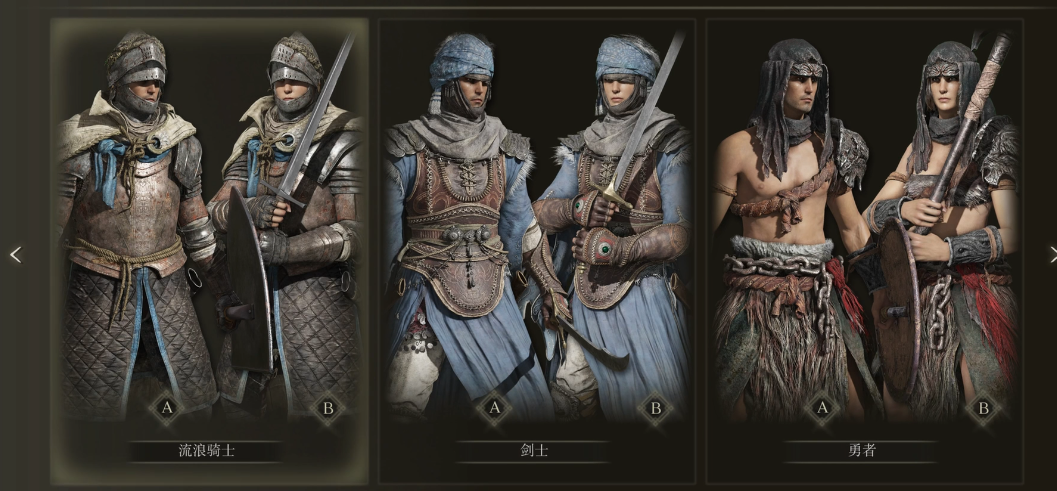The image size is (1057, 491).
Task: Show next classes with the right arrow
Action: point(1052,254)
